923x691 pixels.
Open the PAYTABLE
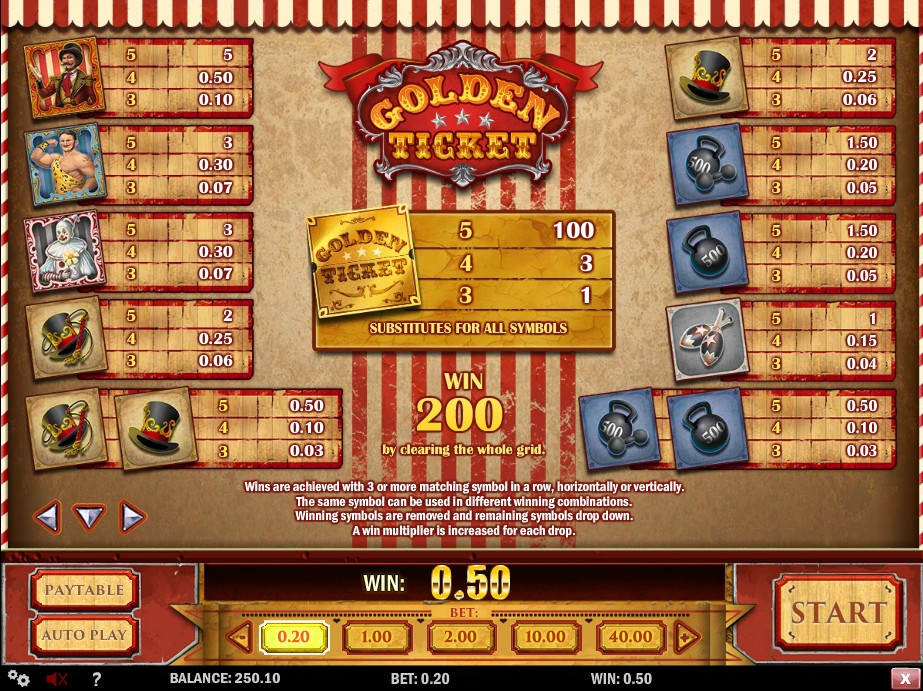pos(84,590)
